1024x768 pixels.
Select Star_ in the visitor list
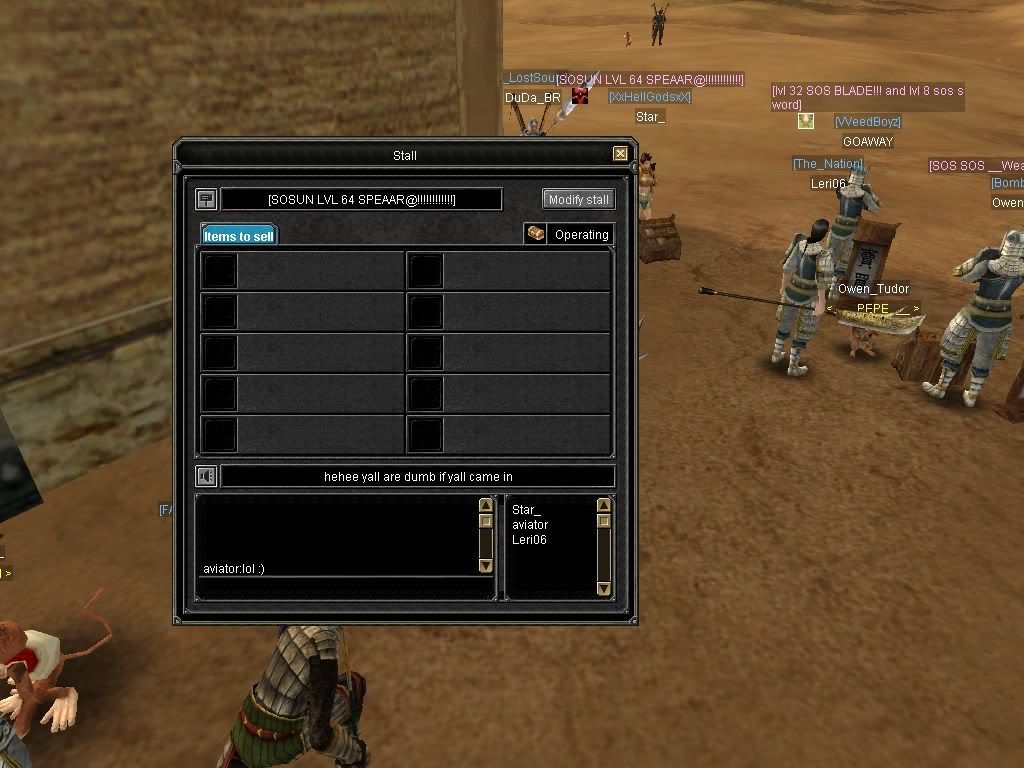coord(526,510)
